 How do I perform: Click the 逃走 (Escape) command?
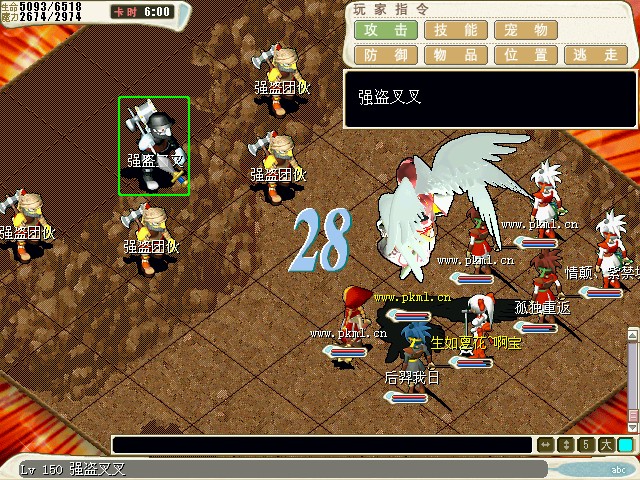(596, 55)
